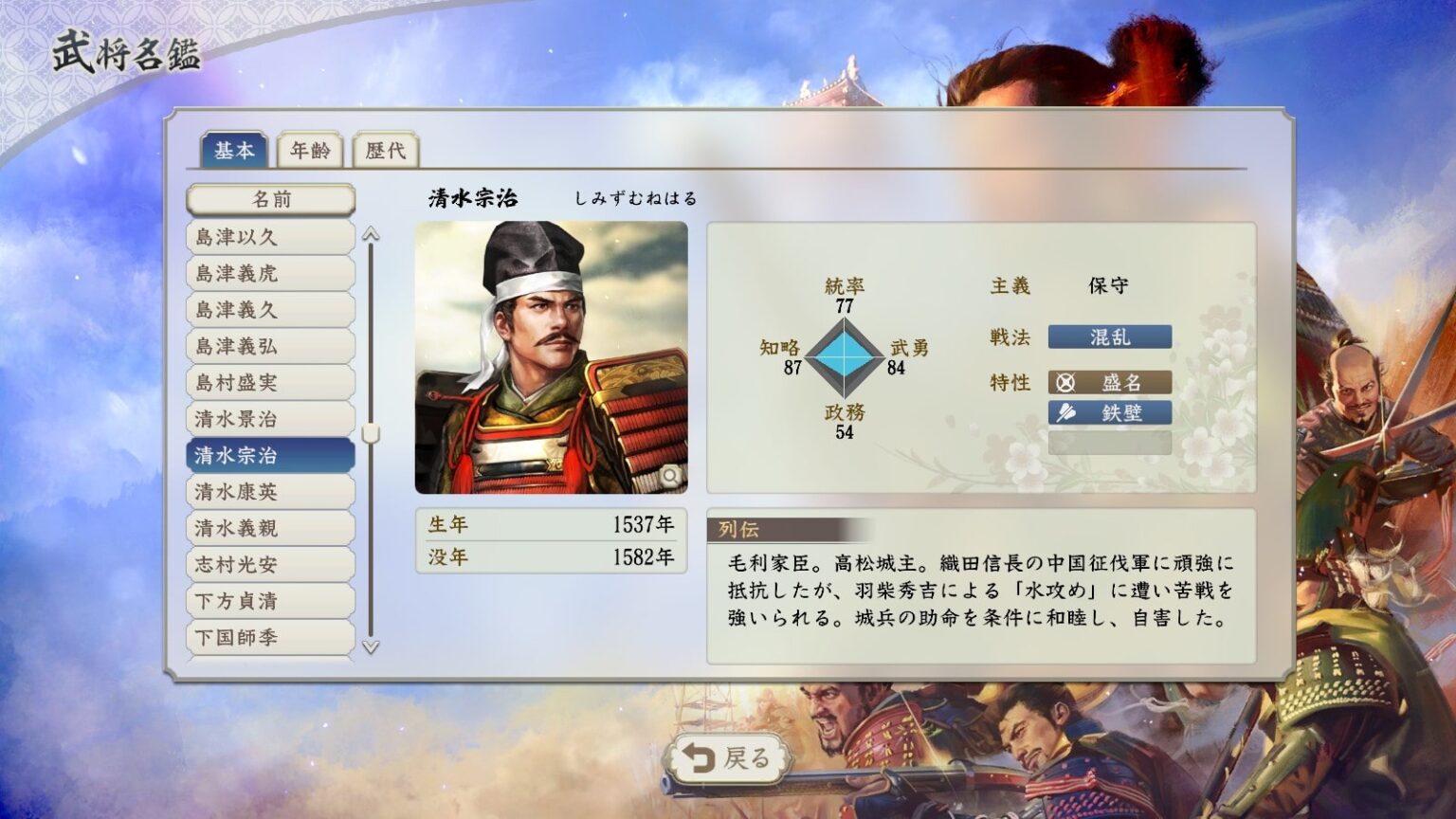Switch to the 基本 tab
Viewport: 1456px width, 819px height.
click(233, 151)
